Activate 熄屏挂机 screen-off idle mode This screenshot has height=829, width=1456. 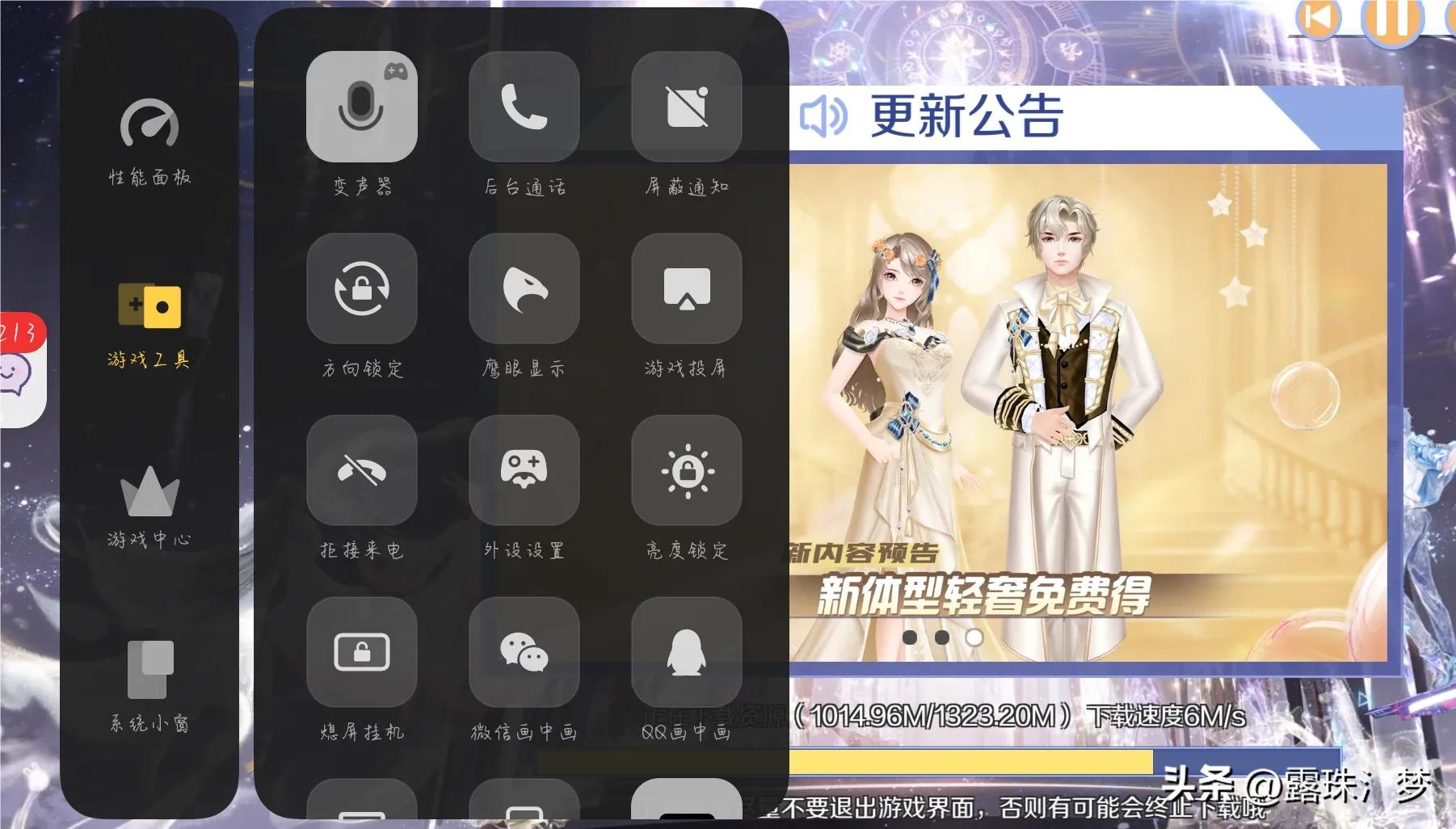(x=362, y=653)
